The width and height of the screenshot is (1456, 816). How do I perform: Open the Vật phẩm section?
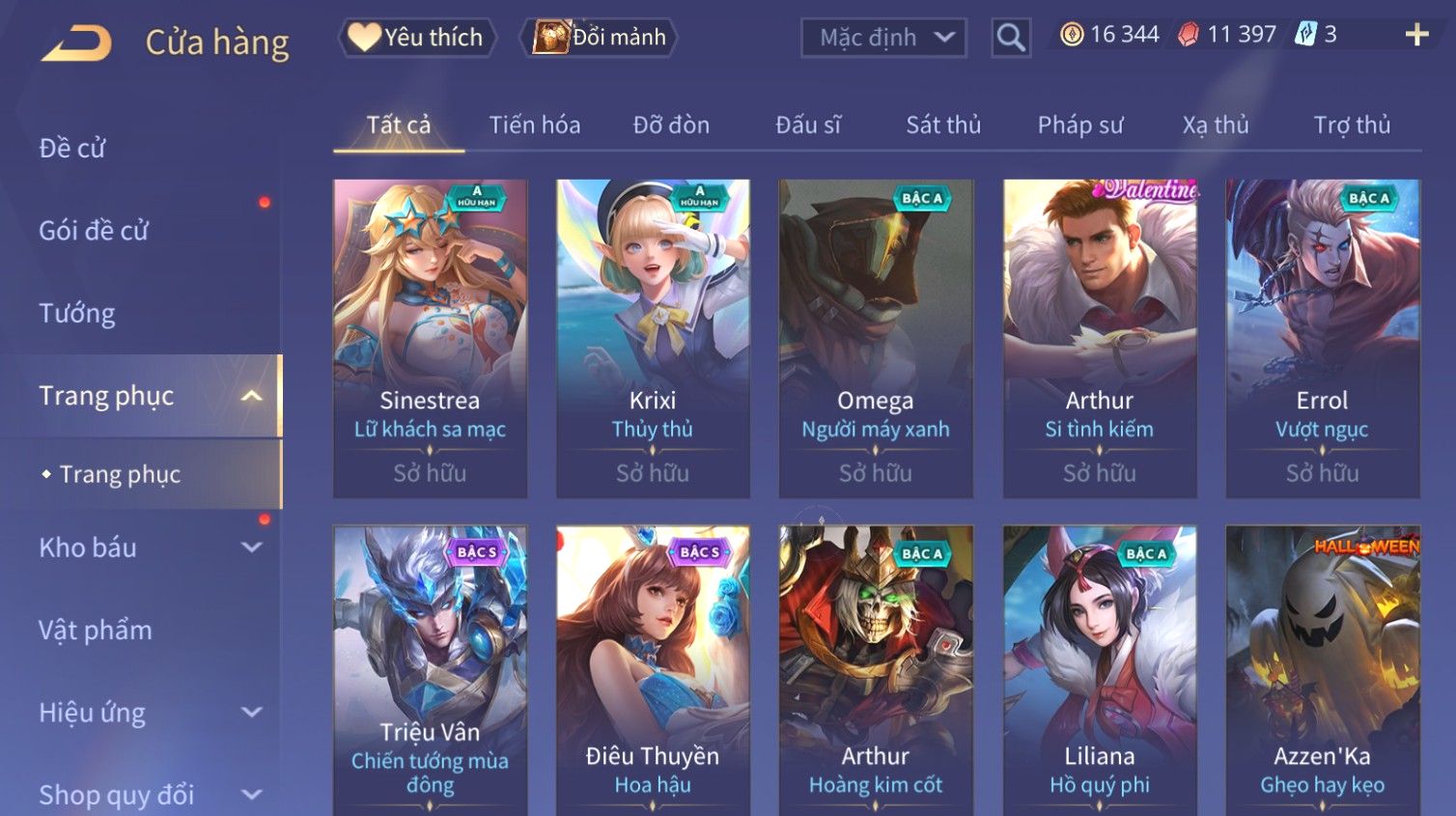click(x=96, y=630)
